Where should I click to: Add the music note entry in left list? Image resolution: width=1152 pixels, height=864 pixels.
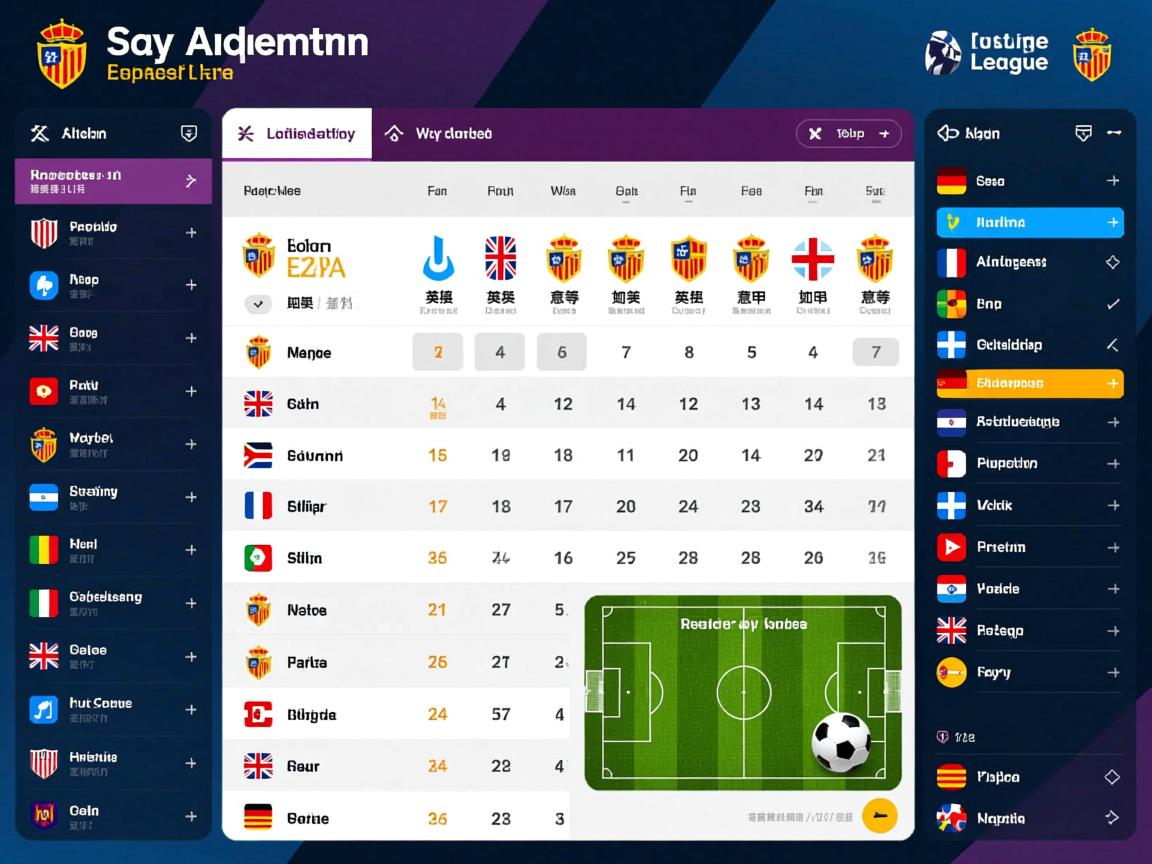click(191, 710)
